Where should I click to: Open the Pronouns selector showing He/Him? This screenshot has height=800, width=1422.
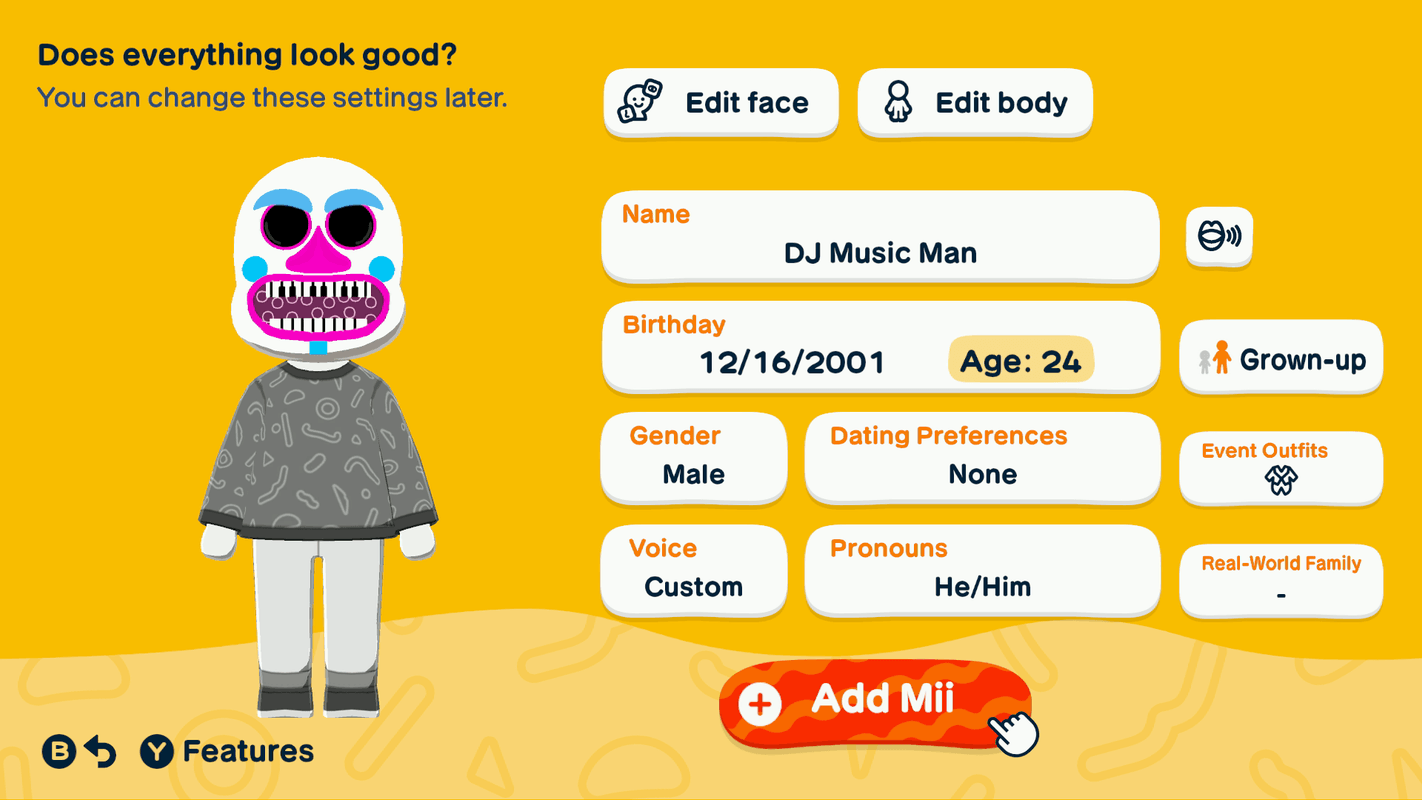coord(982,570)
